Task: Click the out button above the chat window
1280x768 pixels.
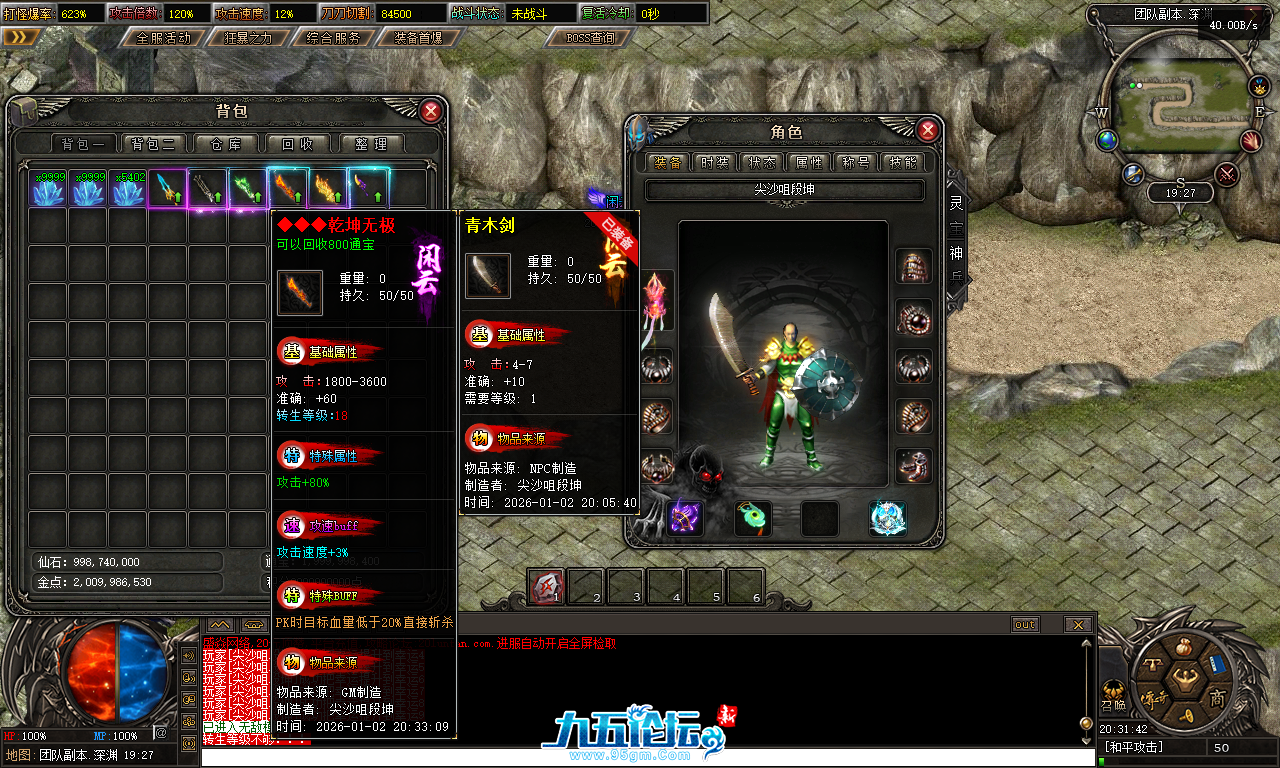Action: click(x=1025, y=624)
